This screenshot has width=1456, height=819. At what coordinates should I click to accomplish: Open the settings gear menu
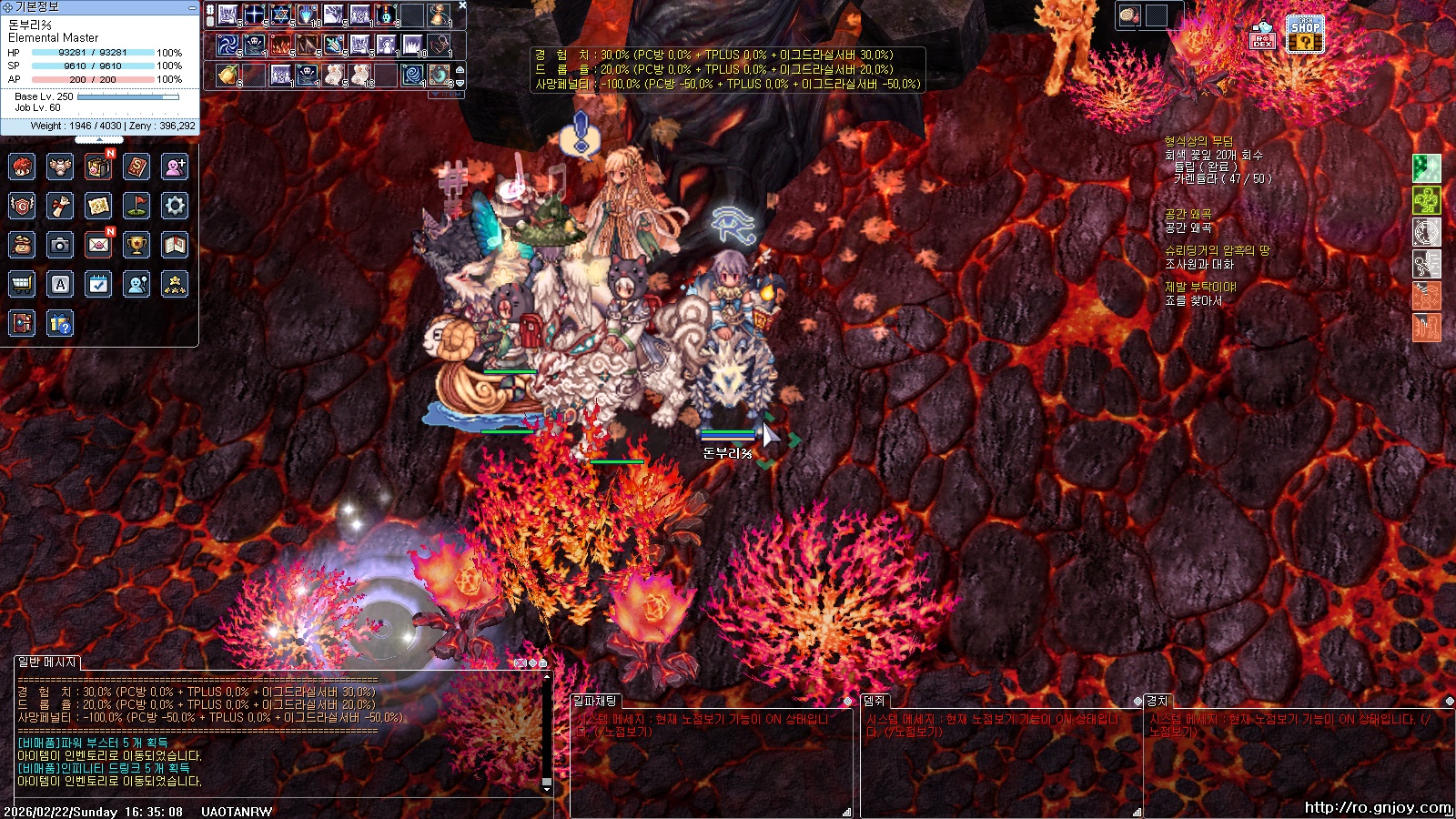[175, 206]
